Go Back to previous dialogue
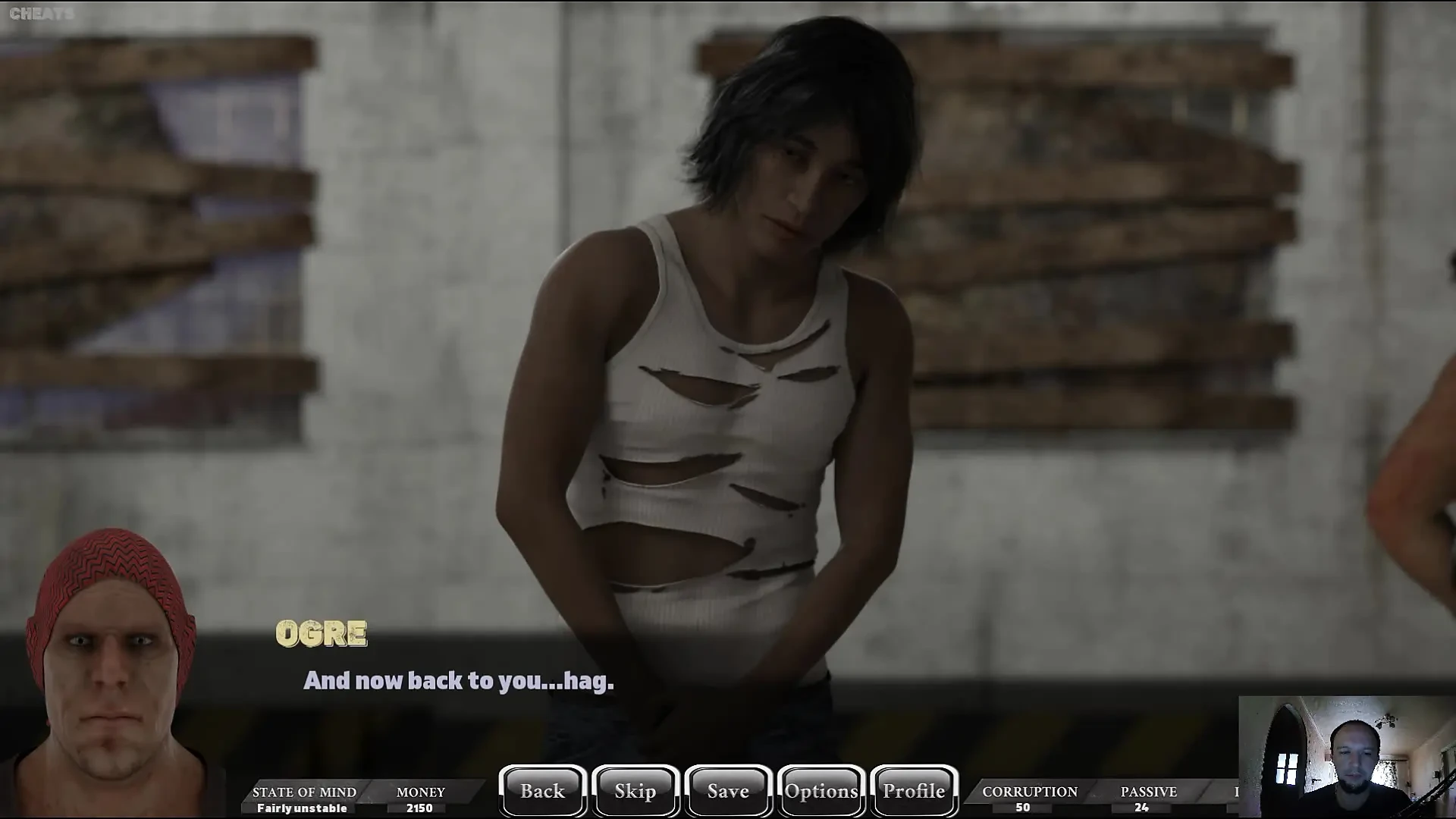The image size is (1456, 819). [543, 791]
